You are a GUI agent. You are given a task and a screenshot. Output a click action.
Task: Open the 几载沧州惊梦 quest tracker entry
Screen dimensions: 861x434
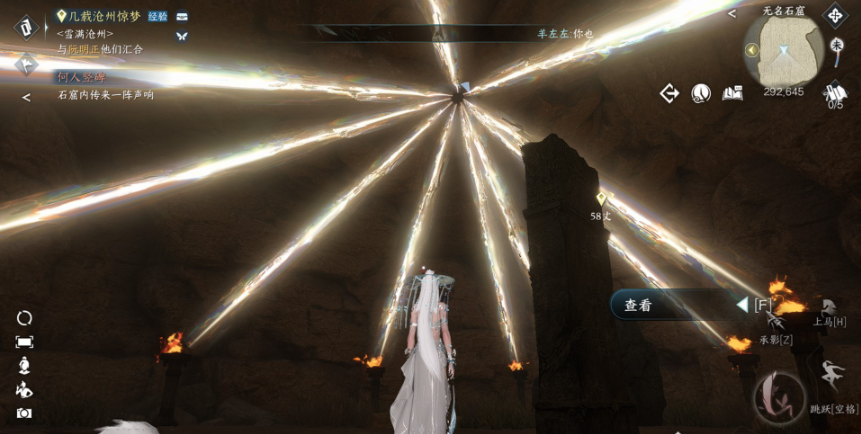tap(104, 17)
